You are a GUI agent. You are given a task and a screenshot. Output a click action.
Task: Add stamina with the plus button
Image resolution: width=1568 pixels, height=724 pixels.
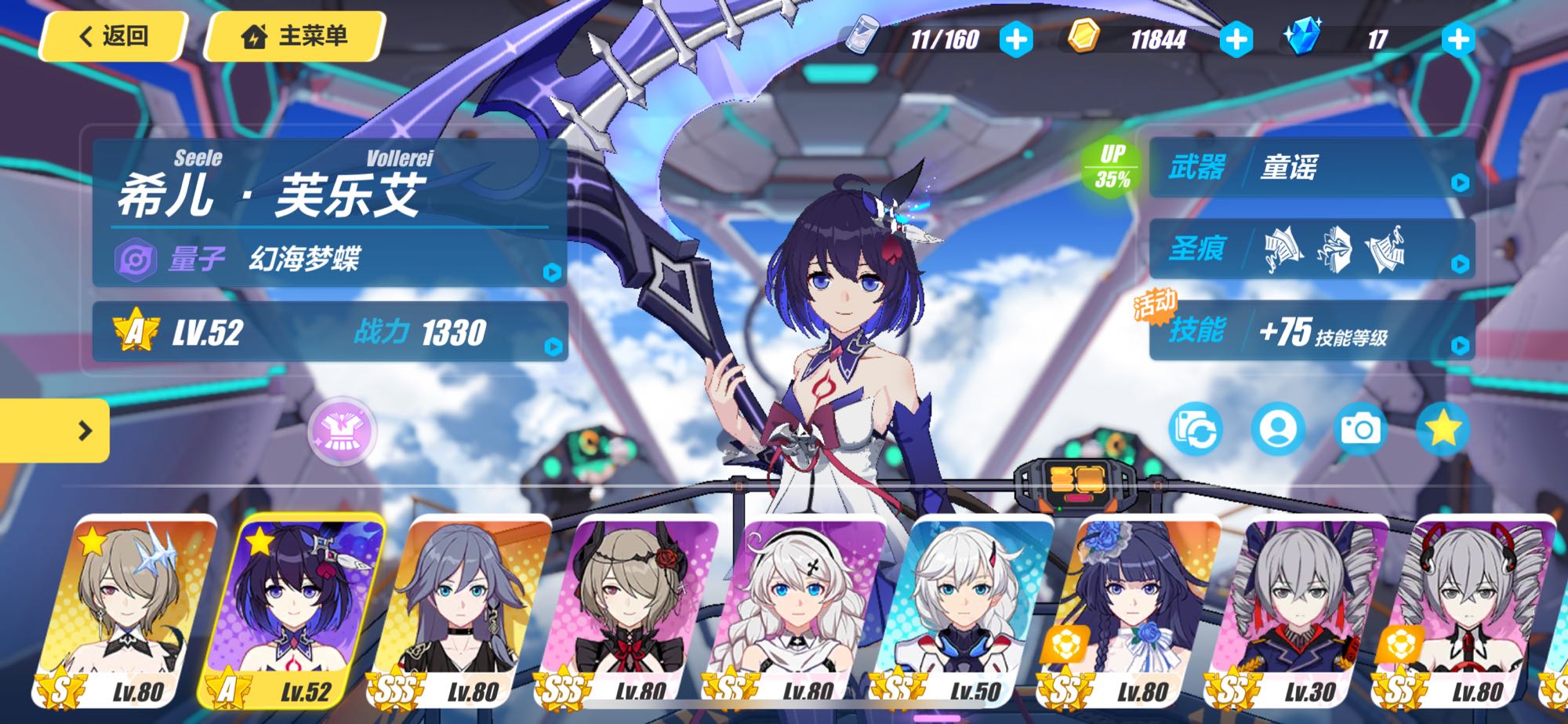1016,39
